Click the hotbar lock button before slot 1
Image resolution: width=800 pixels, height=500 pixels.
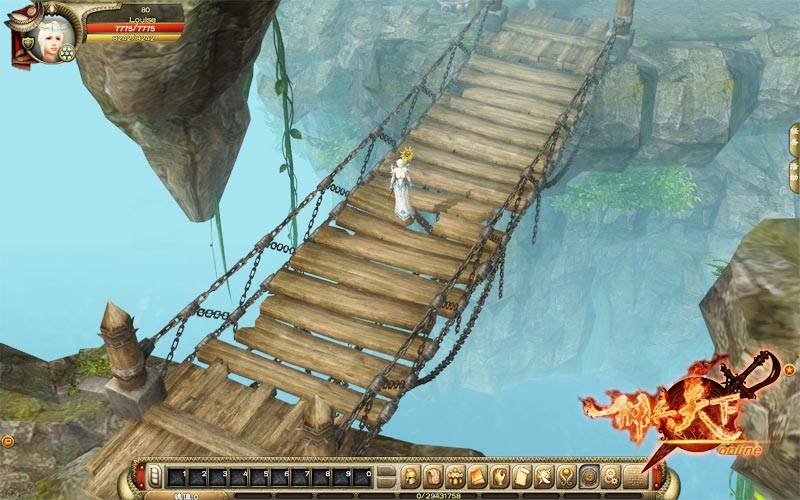tap(155, 476)
